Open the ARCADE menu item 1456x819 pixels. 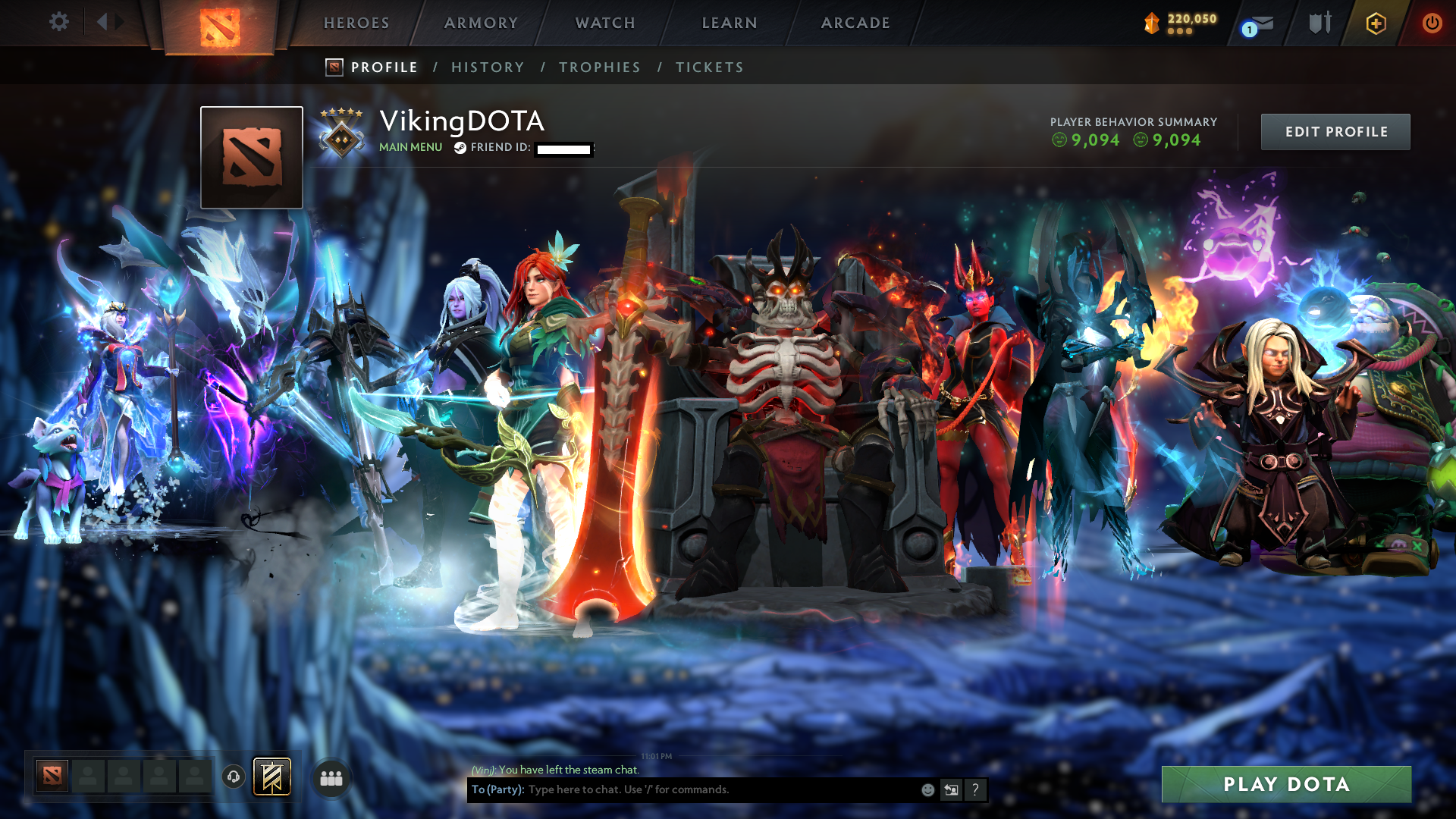tap(855, 23)
